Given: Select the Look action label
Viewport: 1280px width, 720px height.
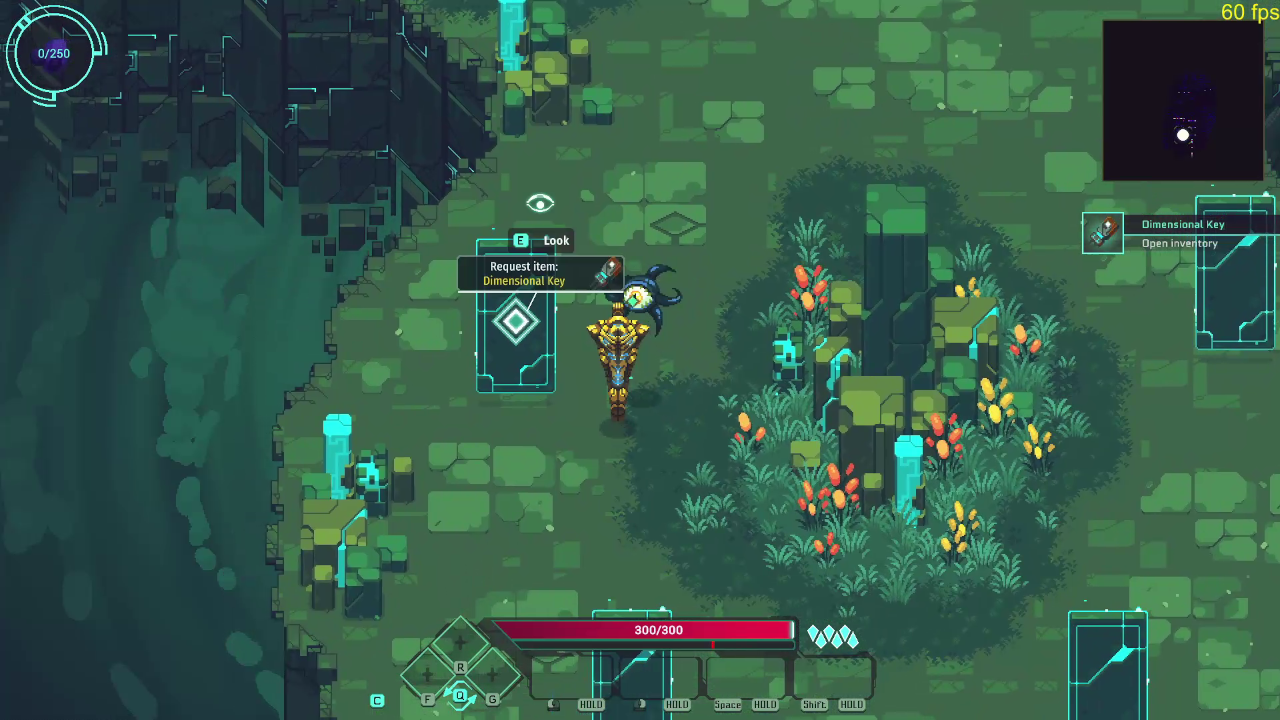Looking at the screenshot, I should pyautogui.click(x=556, y=240).
